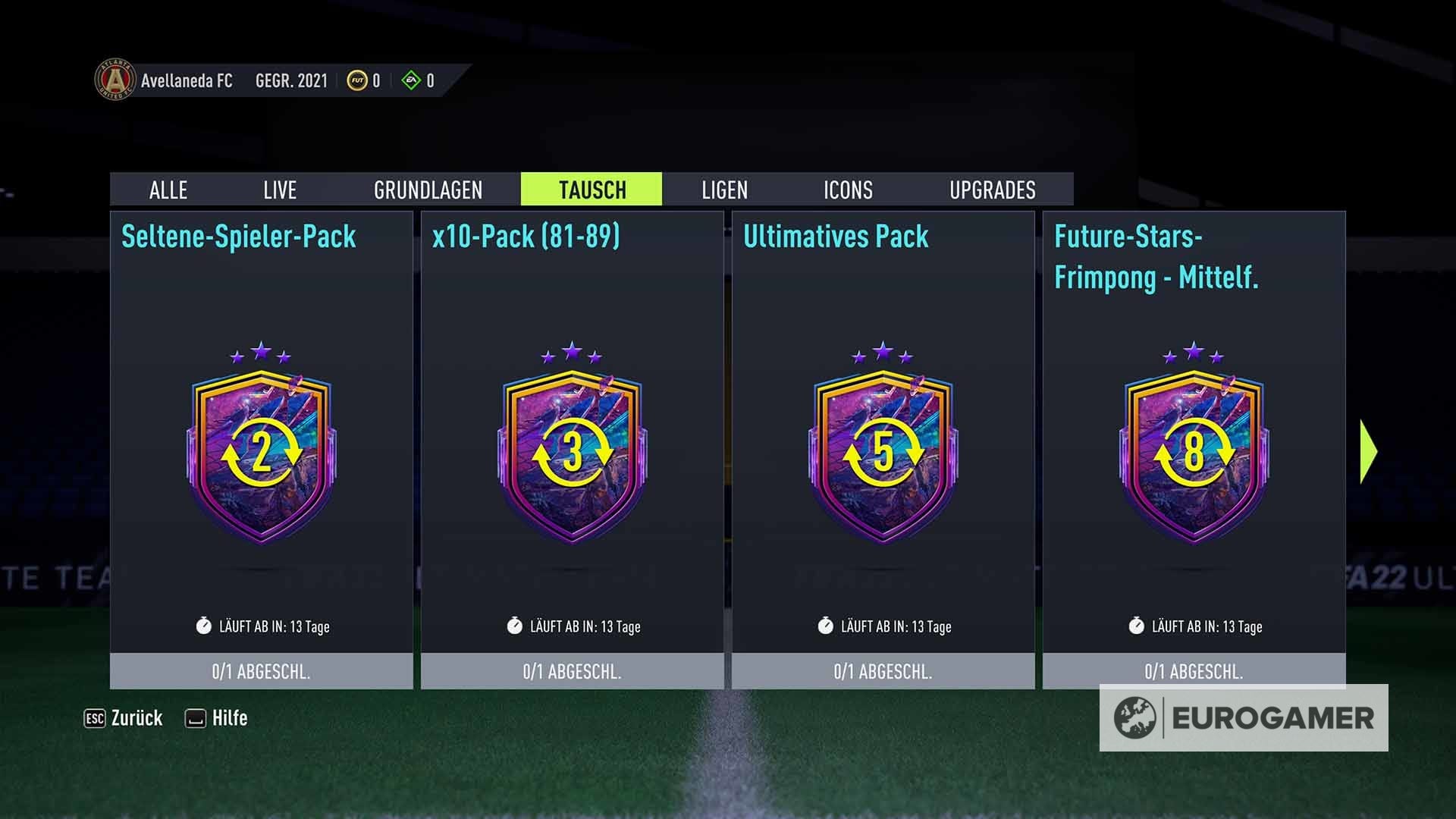
Task: Click the Atlanta United club crest
Action: (114, 80)
